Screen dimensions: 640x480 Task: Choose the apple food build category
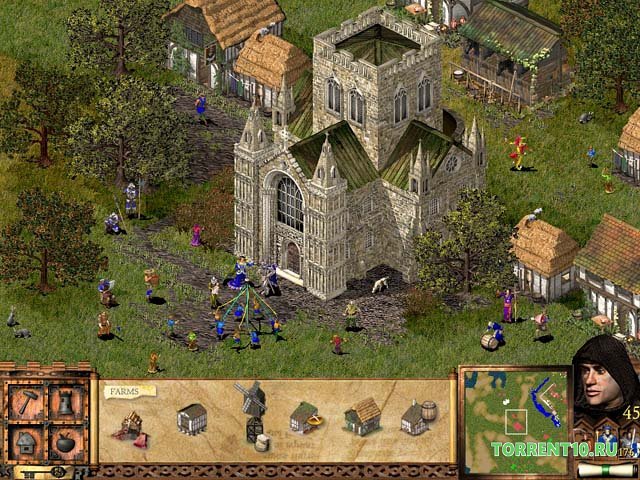[x=66, y=441]
